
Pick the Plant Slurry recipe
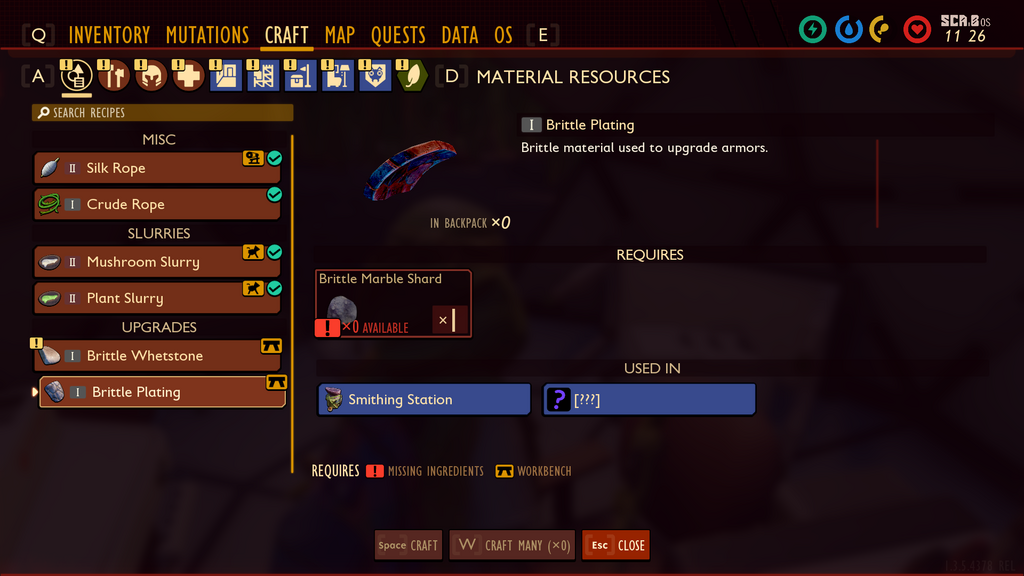pos(157,298)
